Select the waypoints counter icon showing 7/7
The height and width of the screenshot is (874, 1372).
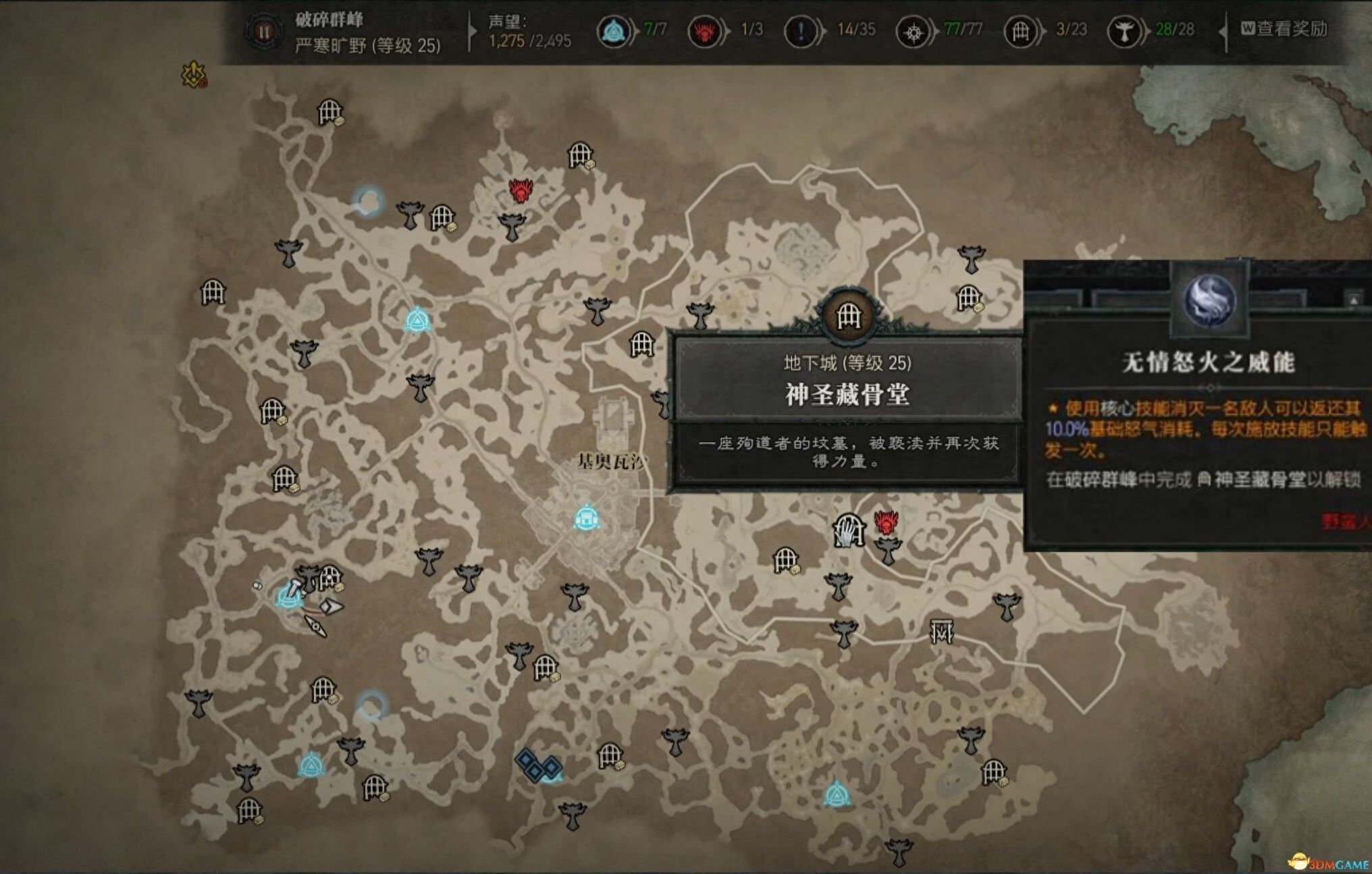613,30
